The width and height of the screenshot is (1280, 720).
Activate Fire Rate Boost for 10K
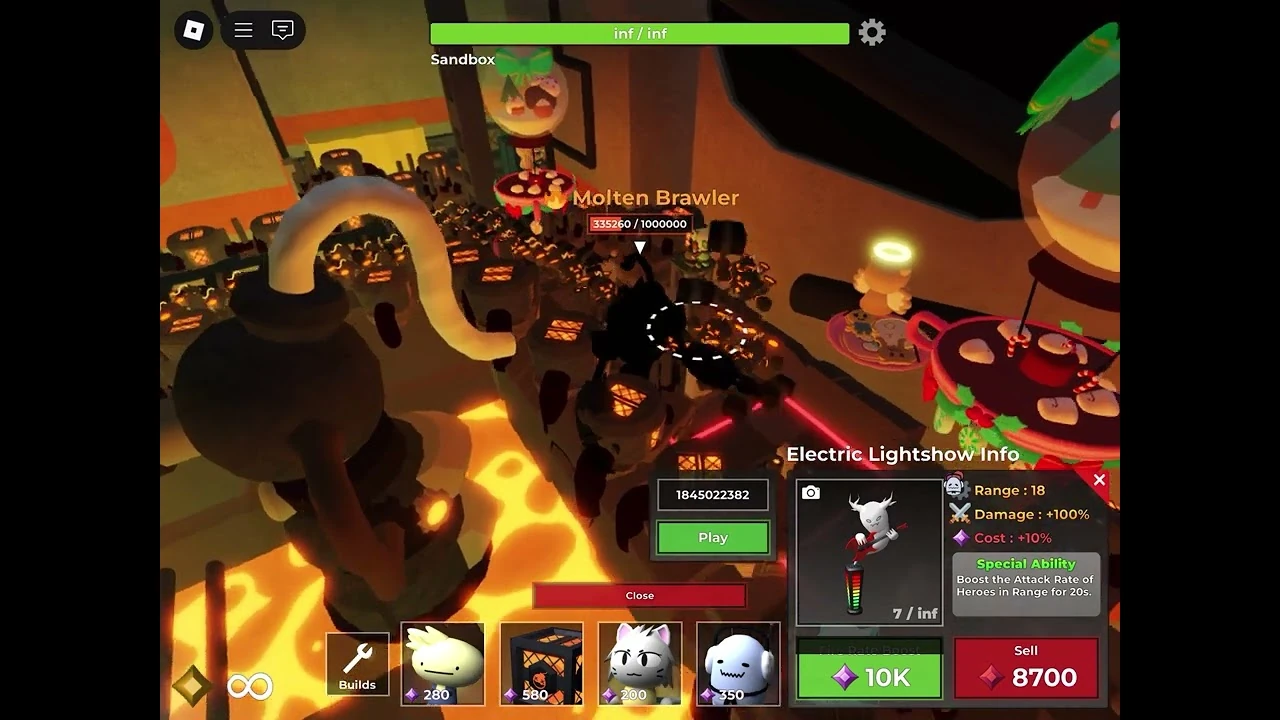coord(868,676)
